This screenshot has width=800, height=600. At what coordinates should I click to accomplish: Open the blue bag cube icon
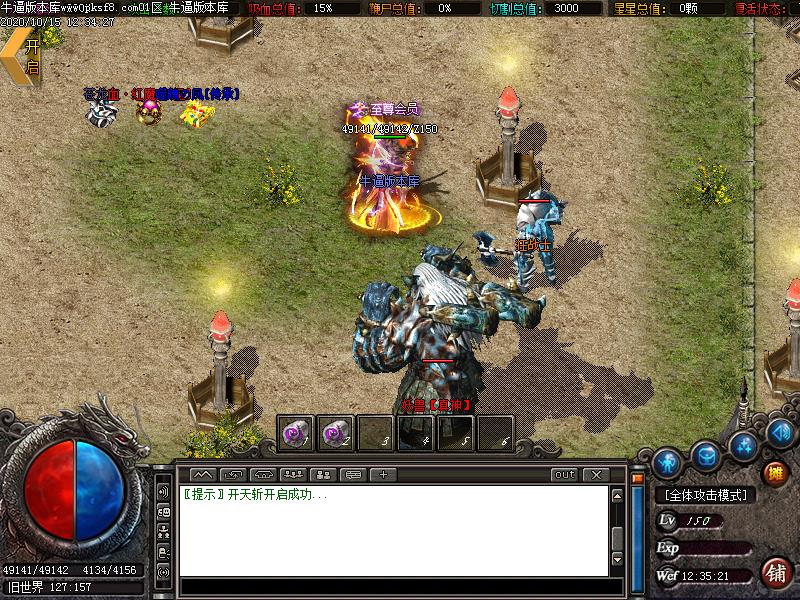(x=707, y=453)
